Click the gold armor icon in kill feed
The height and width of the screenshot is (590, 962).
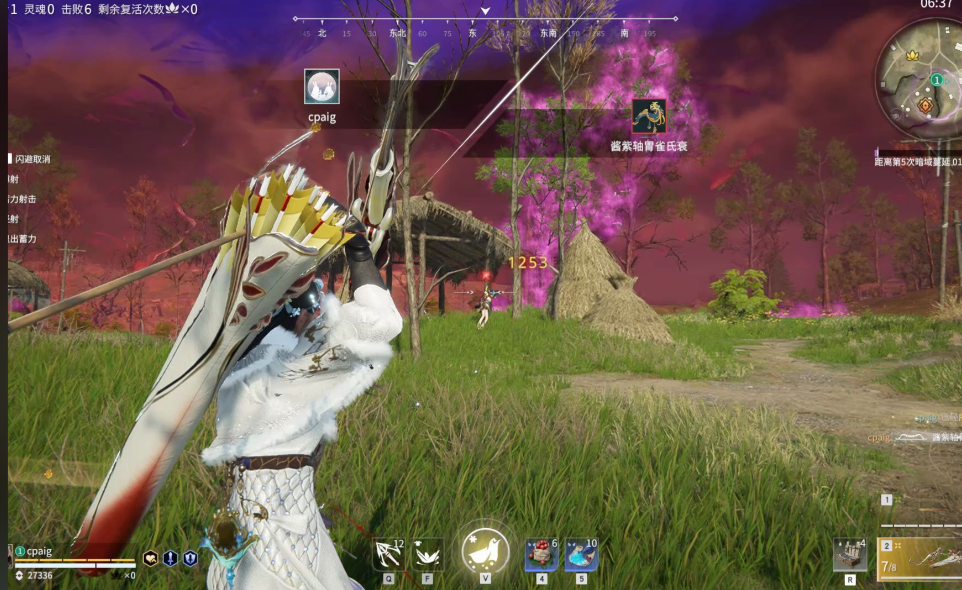[649, 117]
